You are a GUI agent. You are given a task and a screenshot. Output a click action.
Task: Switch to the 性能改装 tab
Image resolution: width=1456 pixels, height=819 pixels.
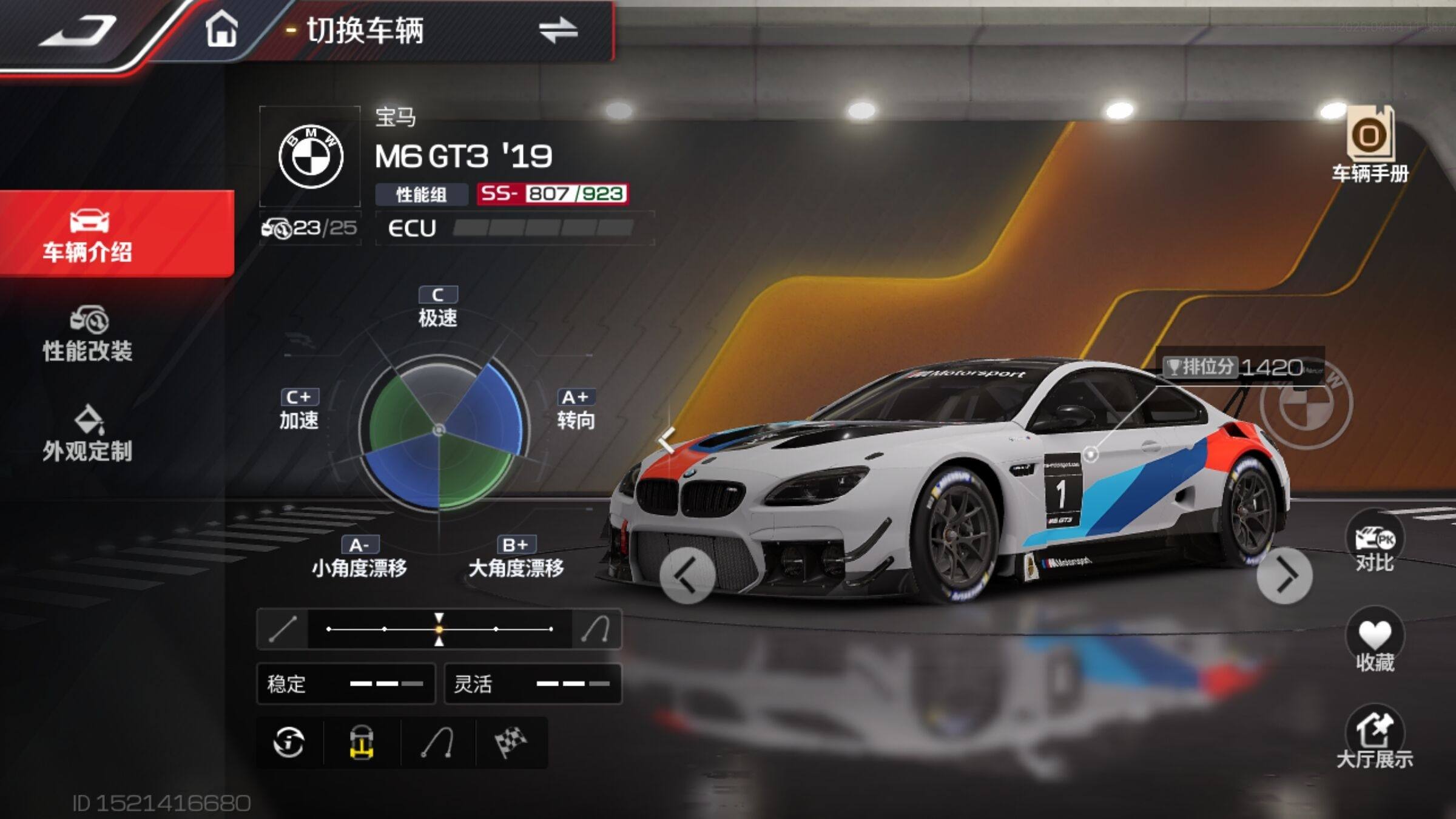[x=88, y=335]
